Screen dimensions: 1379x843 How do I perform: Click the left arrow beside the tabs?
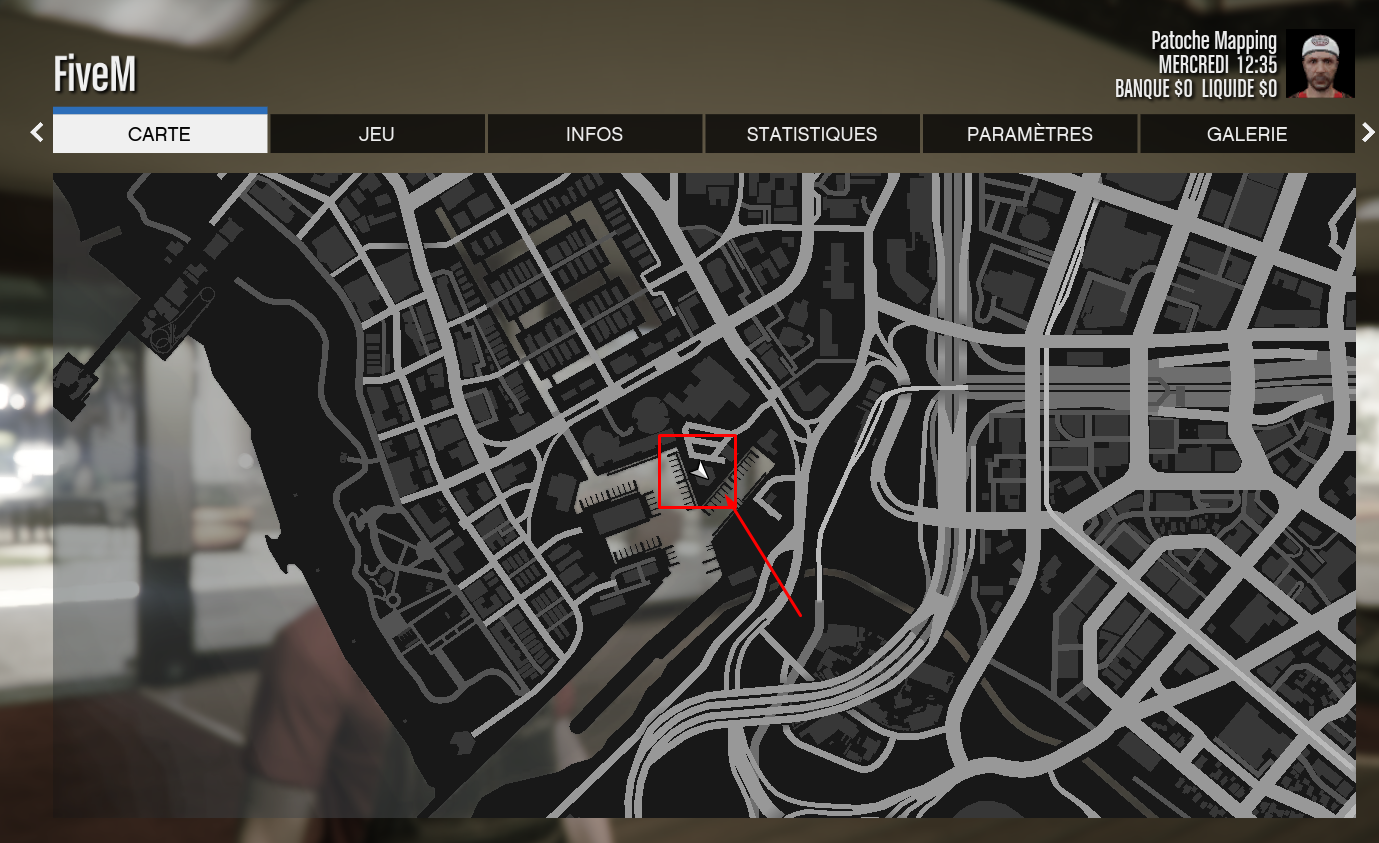37,132
